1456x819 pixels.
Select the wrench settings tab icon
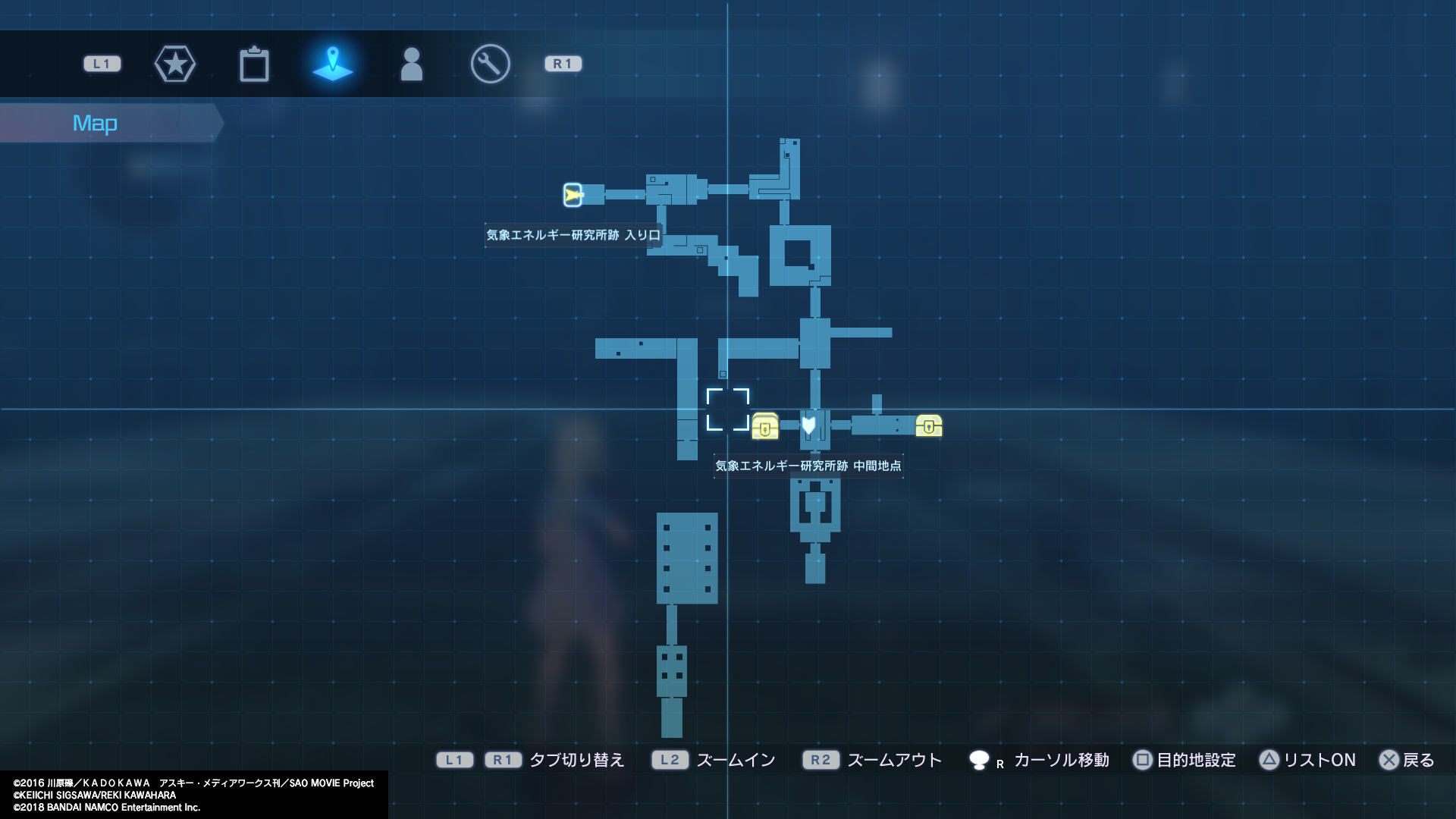[x=489, y=64]
